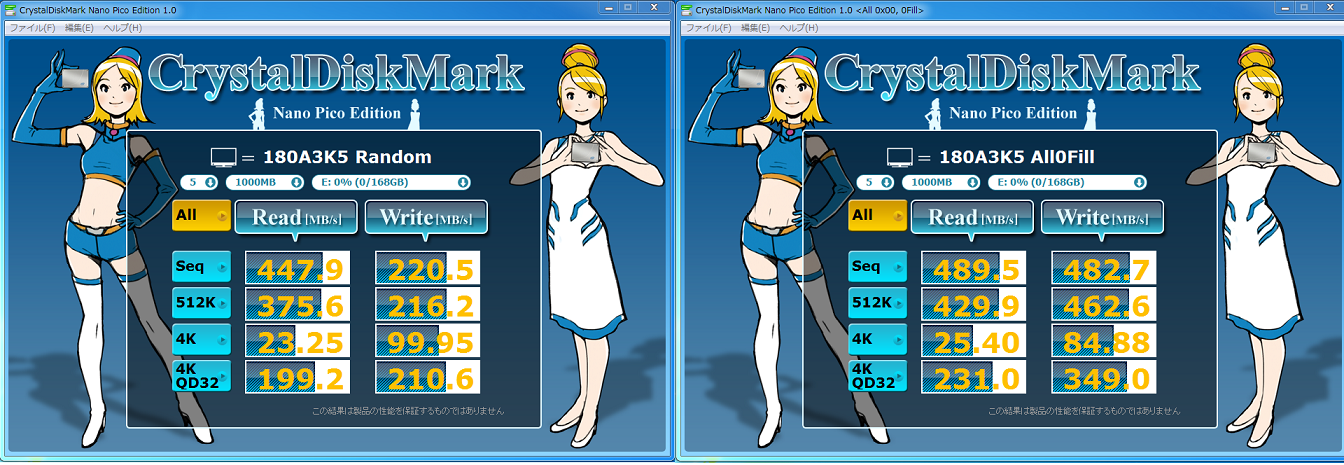Run the Seq test in the All0Fill window

[x=877, y=267]
